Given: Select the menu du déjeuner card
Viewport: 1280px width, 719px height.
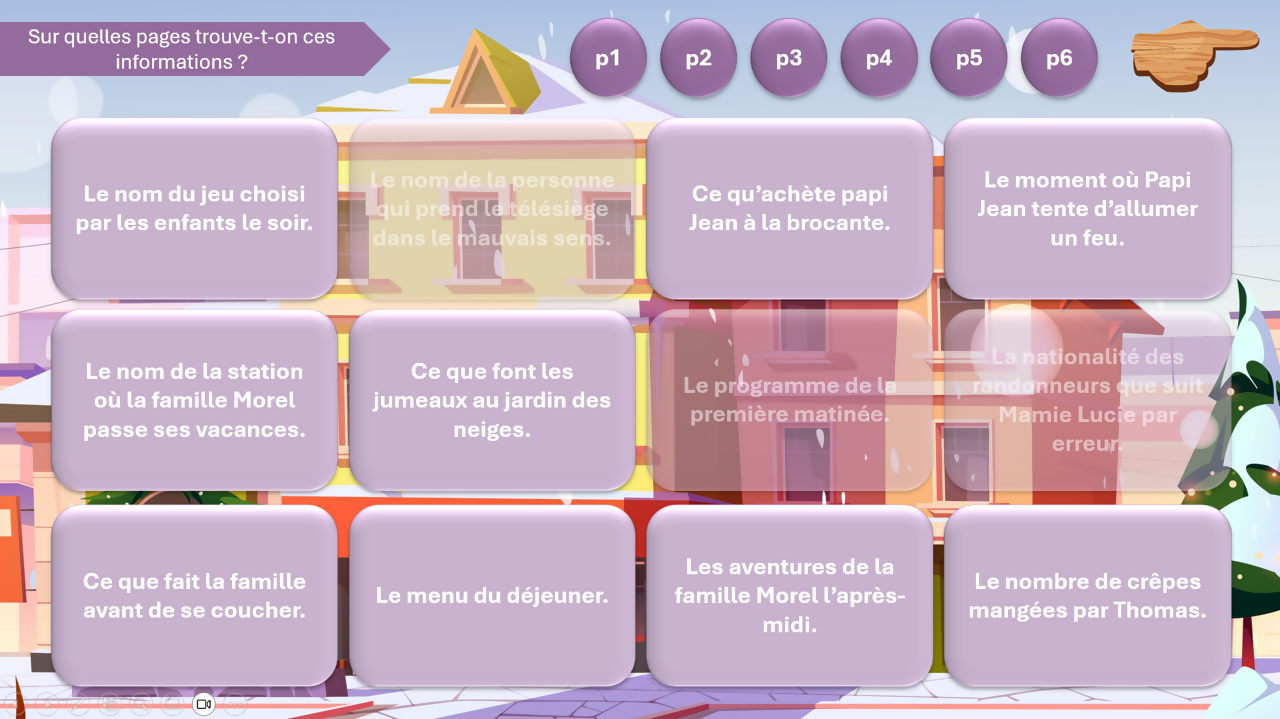Looking at the screenshot, I should (x=492, y=595).
